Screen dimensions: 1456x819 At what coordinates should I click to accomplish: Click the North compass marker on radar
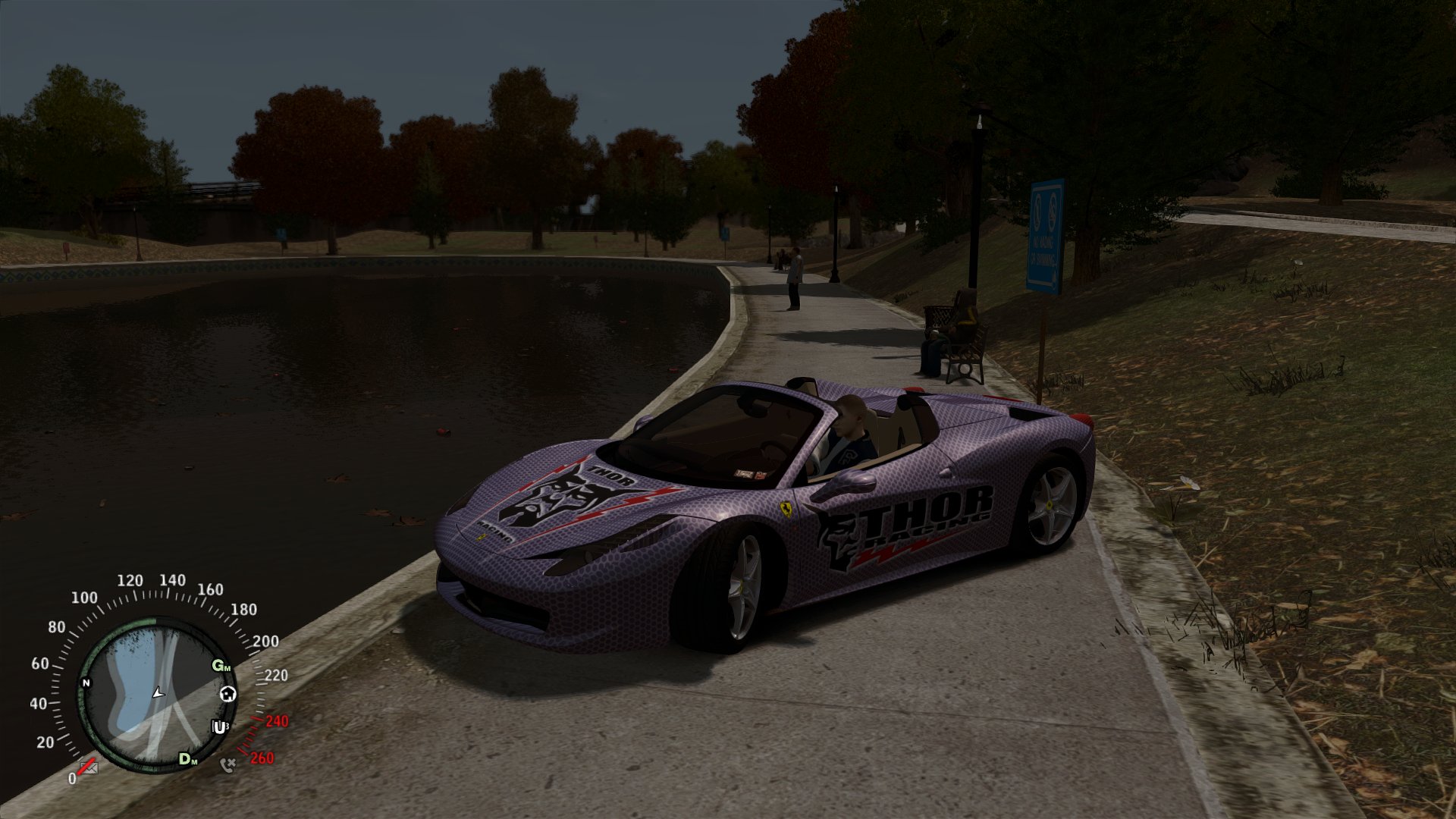tap(86, 683)
